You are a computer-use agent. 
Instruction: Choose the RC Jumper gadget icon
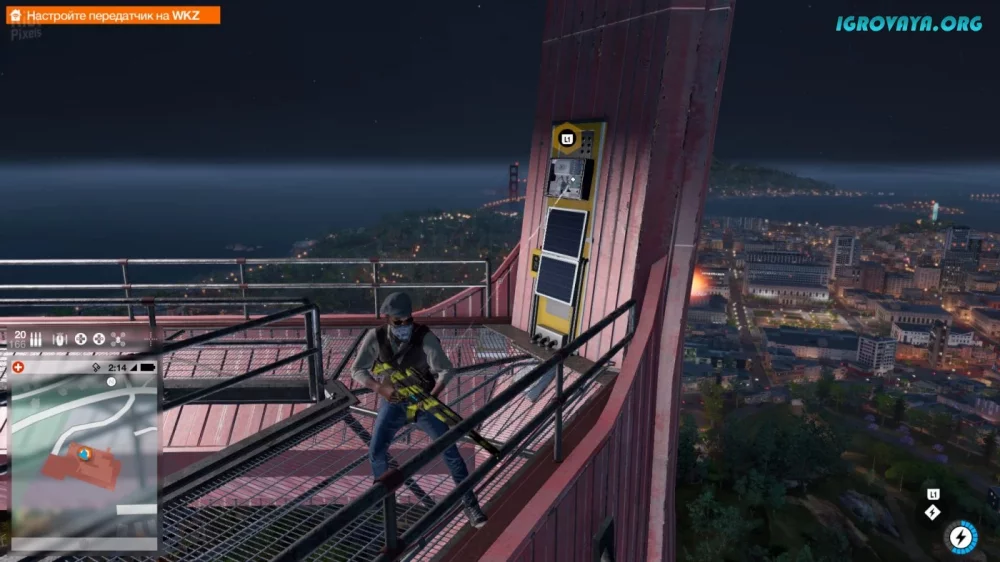point(58,339)
